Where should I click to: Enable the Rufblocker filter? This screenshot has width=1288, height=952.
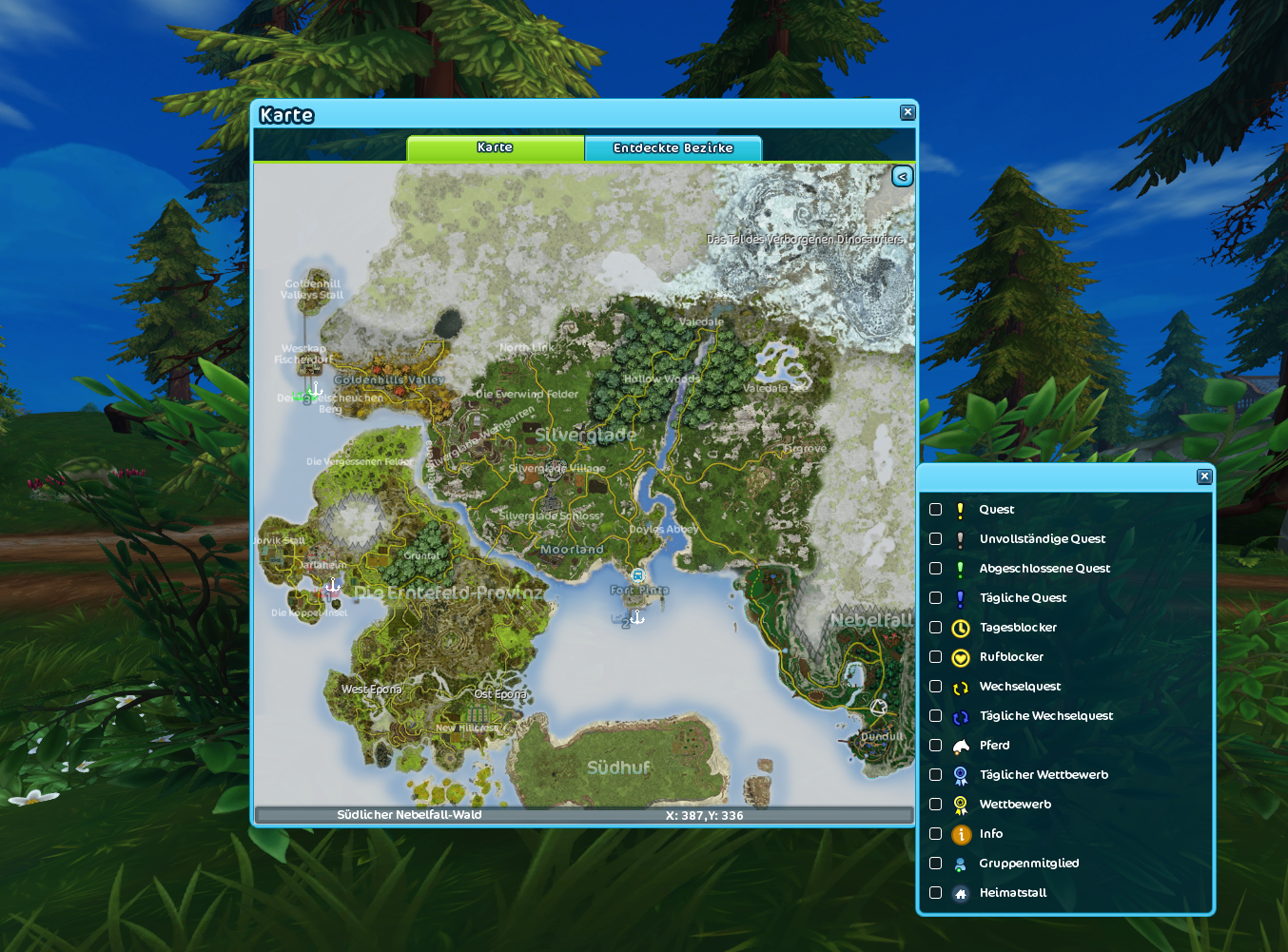(x=936, y=657)
